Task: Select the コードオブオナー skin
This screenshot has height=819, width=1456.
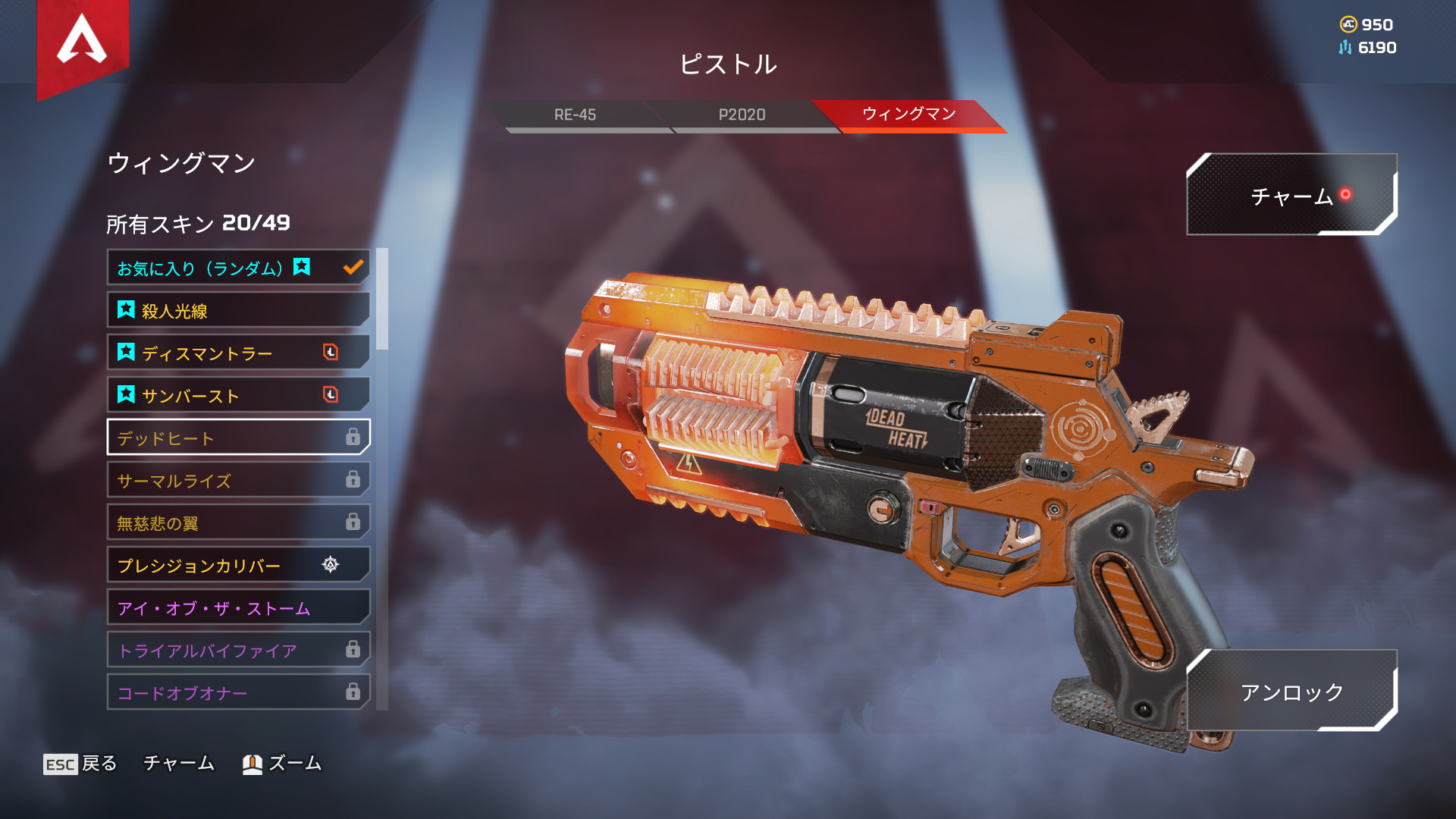Action: pyautogui.click(x=238, y=692)
